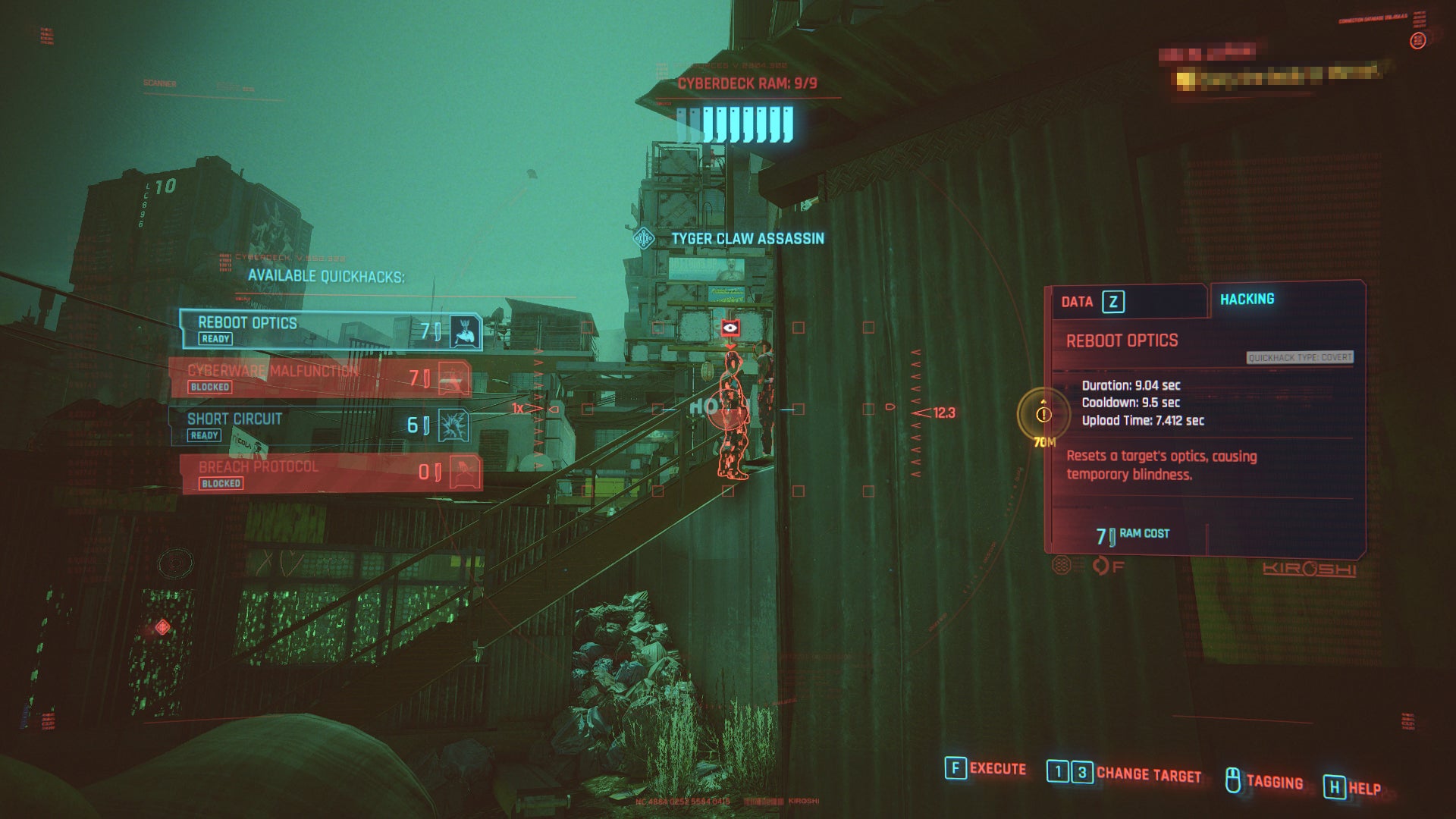Click the eye icon above the Tyger Claw Assassin
The width and height of the screenshot is (1456, 819).
coord(730,328)
